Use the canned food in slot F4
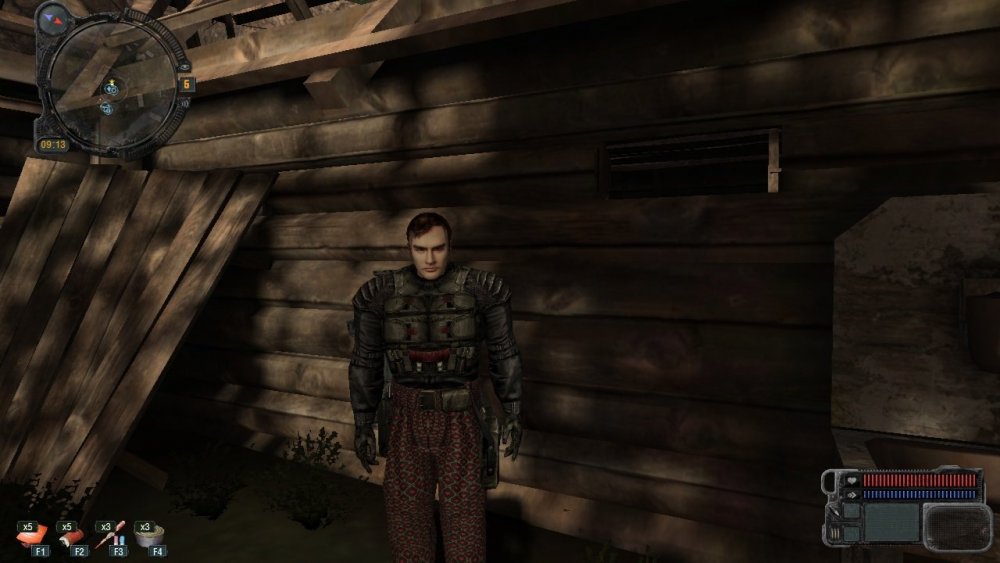 pyautogui.click(x=151, y=536)
